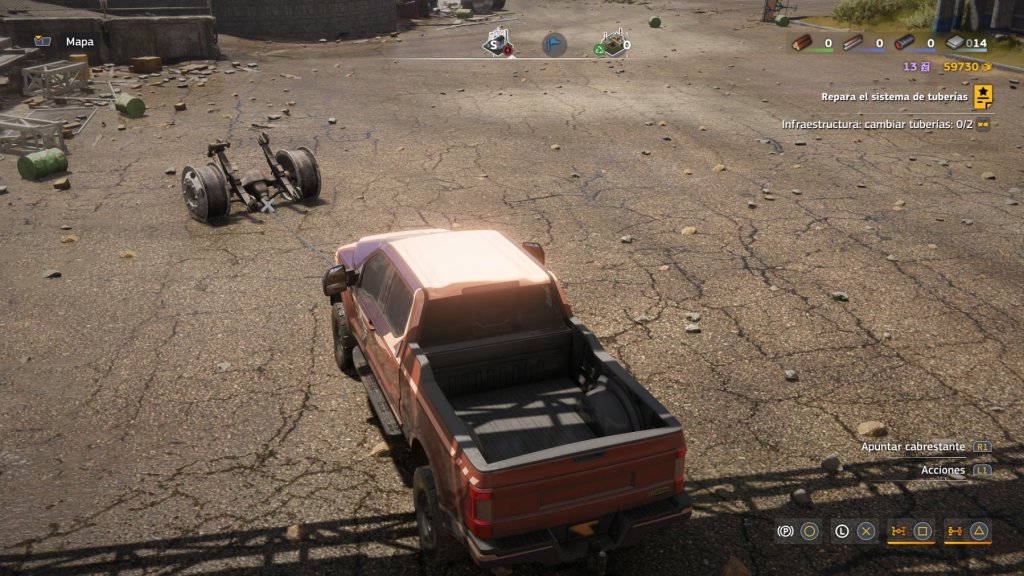Open the 'Repara el sistema de tuberías' objective
Image resolution: width=1024 pixels, height=576 pixels.
point(895,97)
